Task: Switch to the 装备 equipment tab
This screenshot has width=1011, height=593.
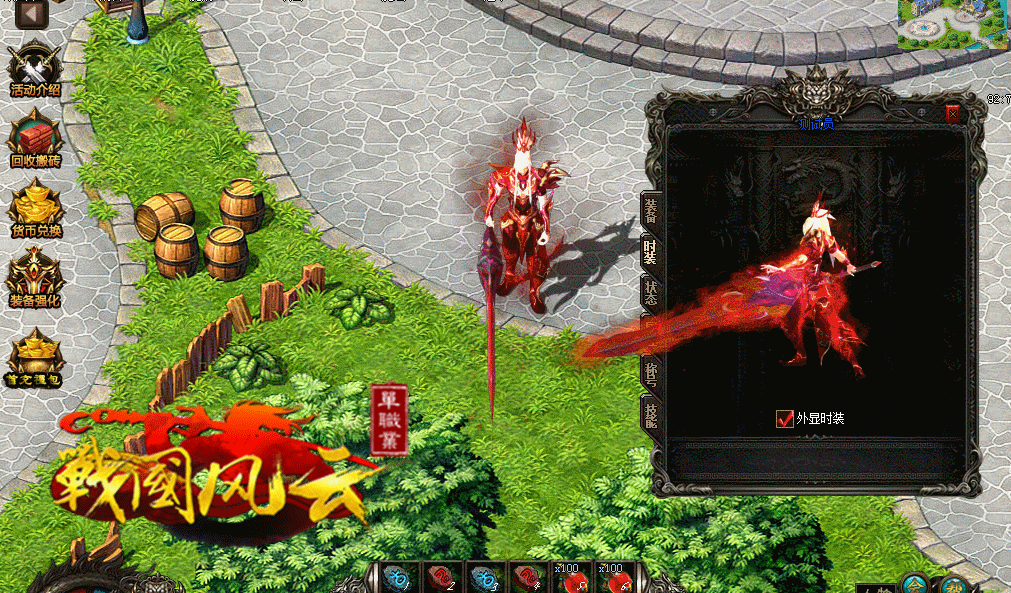Action: 651,210
